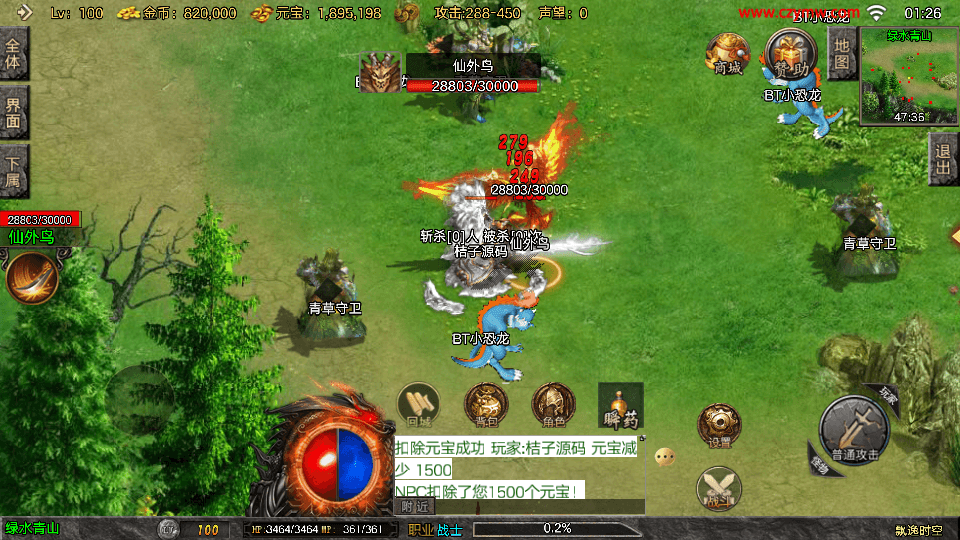Click the 地图 map button
The image size is (960, 540).
tap(842, 53)
